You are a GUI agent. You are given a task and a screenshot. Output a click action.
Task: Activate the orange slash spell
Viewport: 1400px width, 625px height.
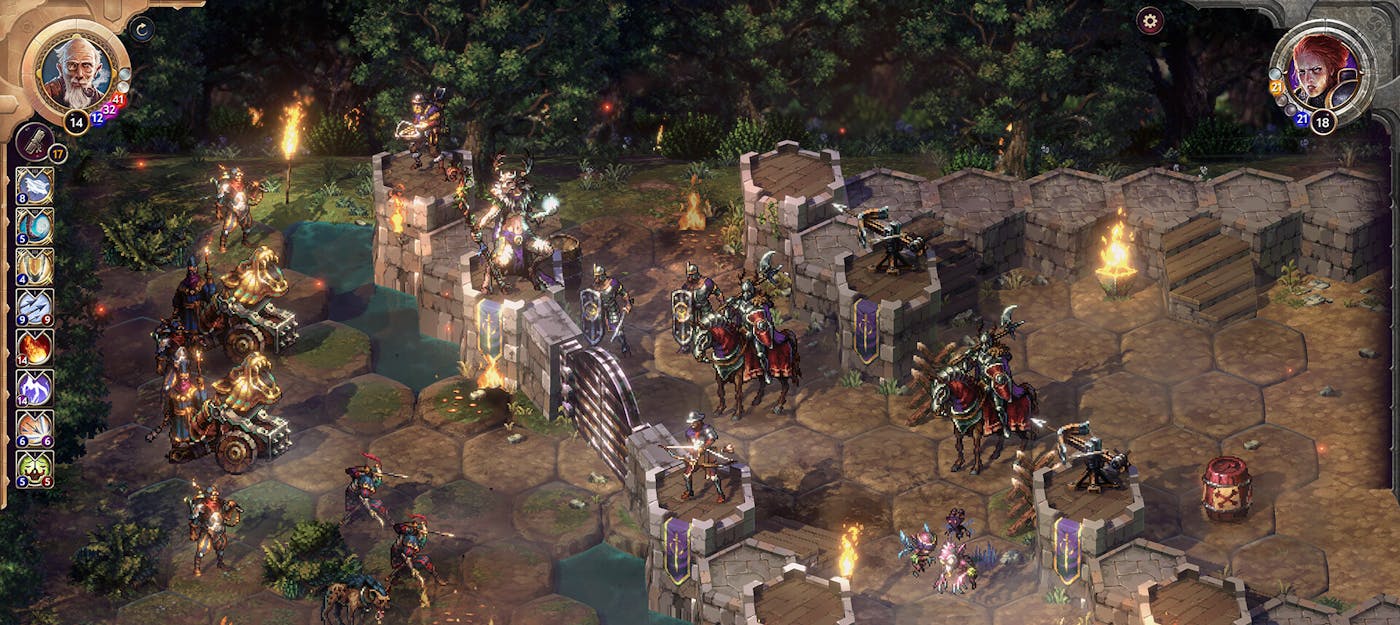35,428
